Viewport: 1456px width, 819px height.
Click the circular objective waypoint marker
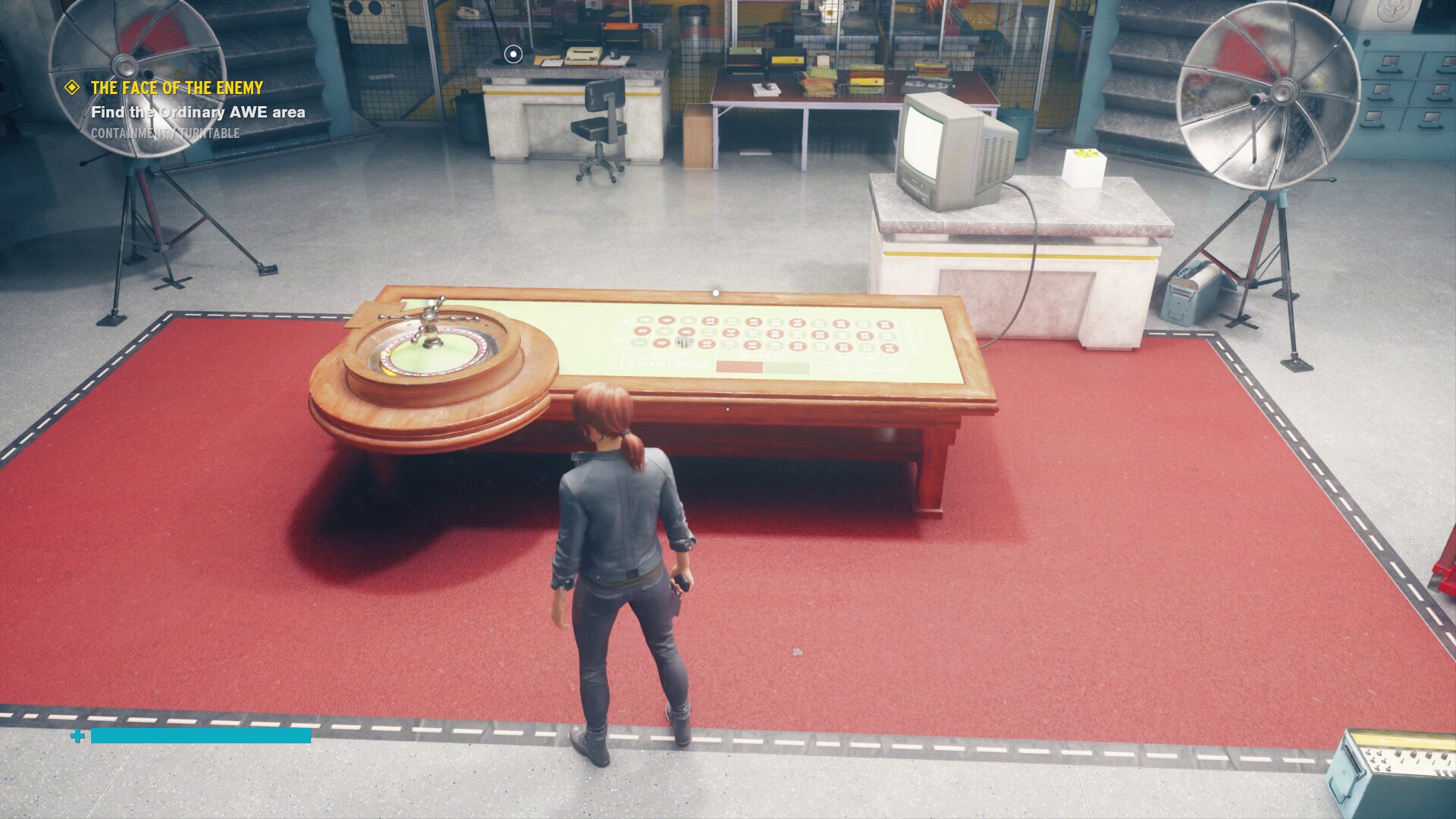[513, 54]
